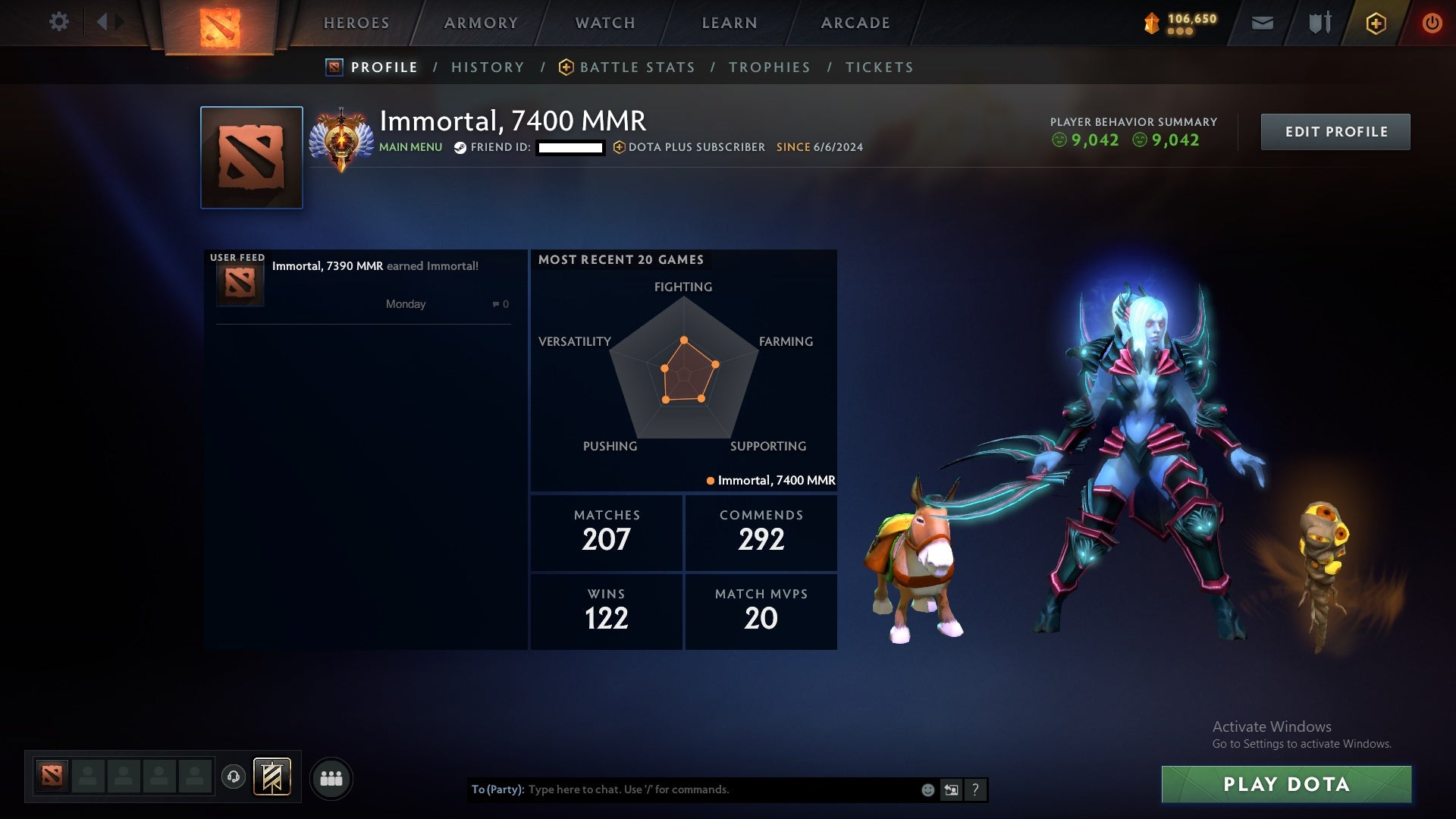Open the armory shield and sword icon
The width and height of the screenshot is (1456, 819).
[x=1319, y=23]
